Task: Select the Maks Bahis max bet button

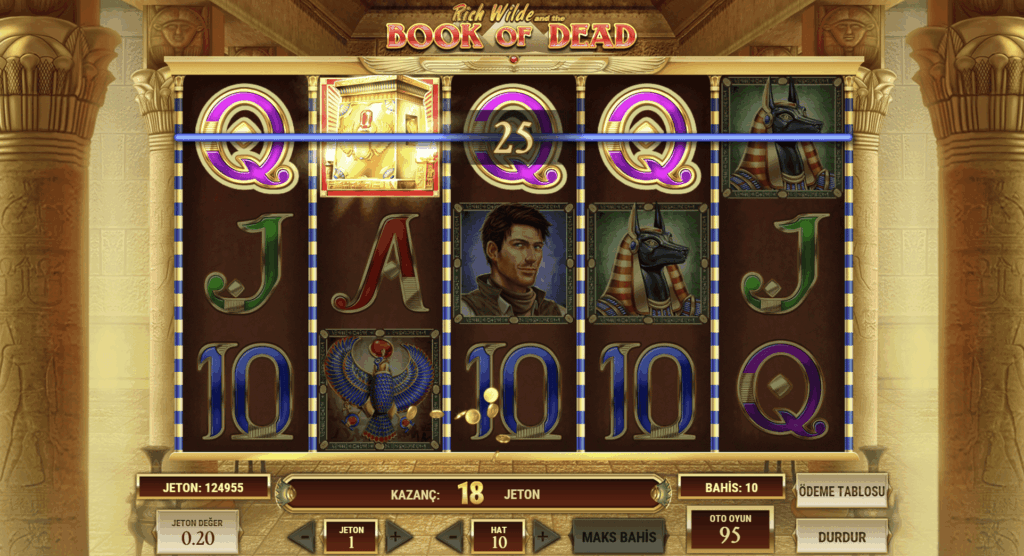Action: coord(618,537)
